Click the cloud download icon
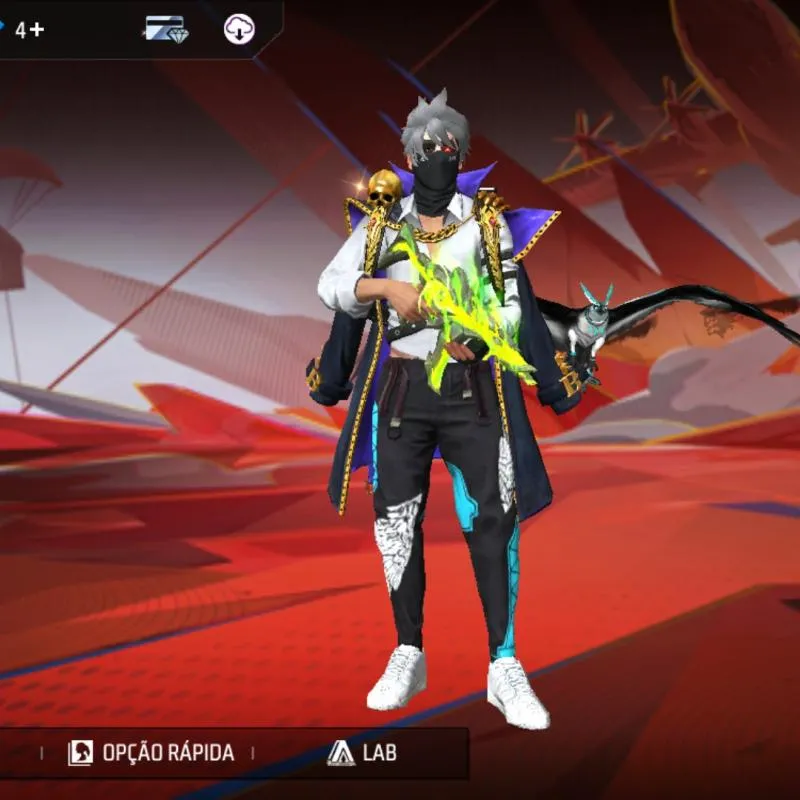The image size is (800, 800). pos(239,29)
